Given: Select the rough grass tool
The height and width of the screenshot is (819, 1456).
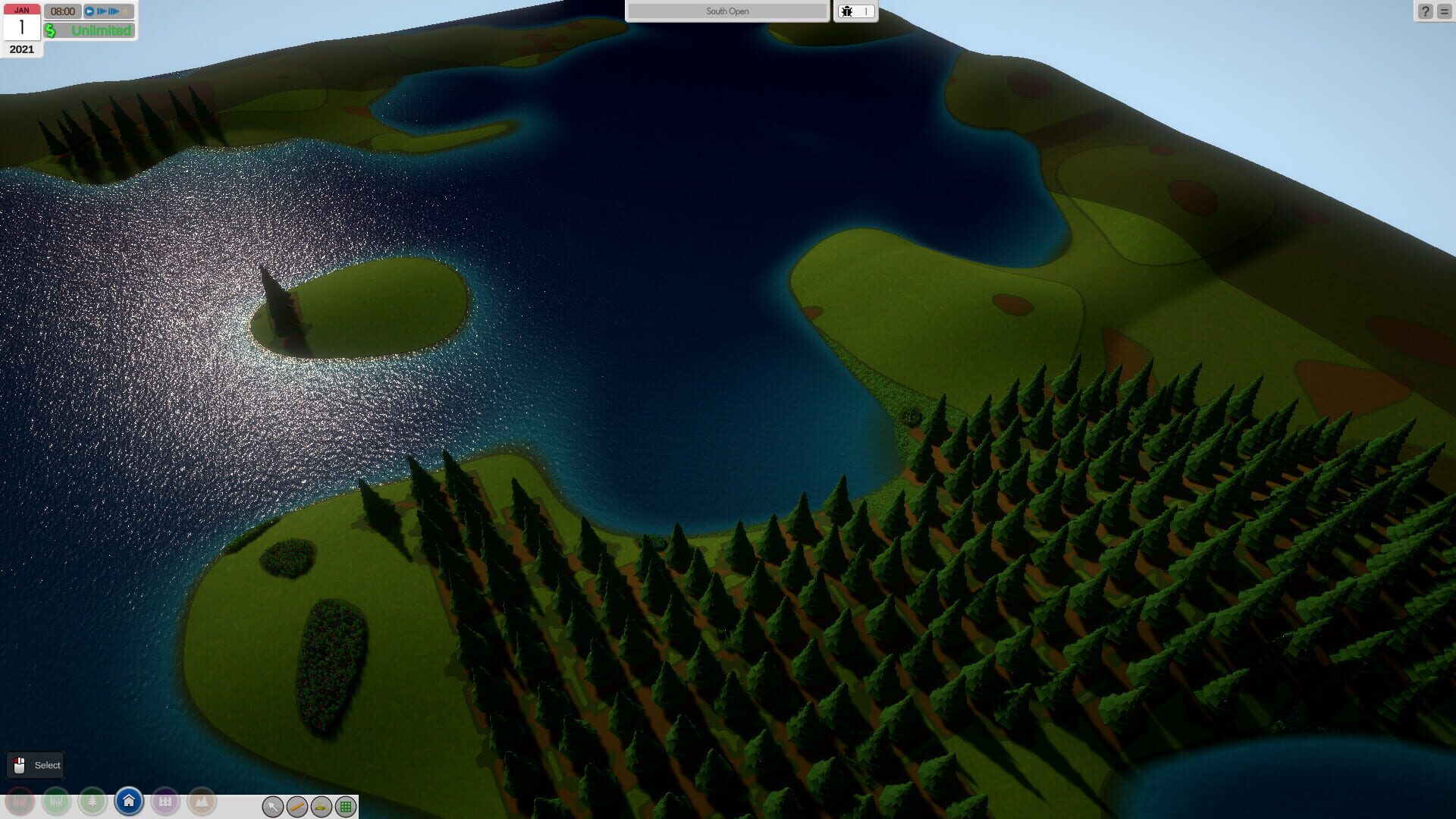Looking at the screenshot, I should (55, 802).
